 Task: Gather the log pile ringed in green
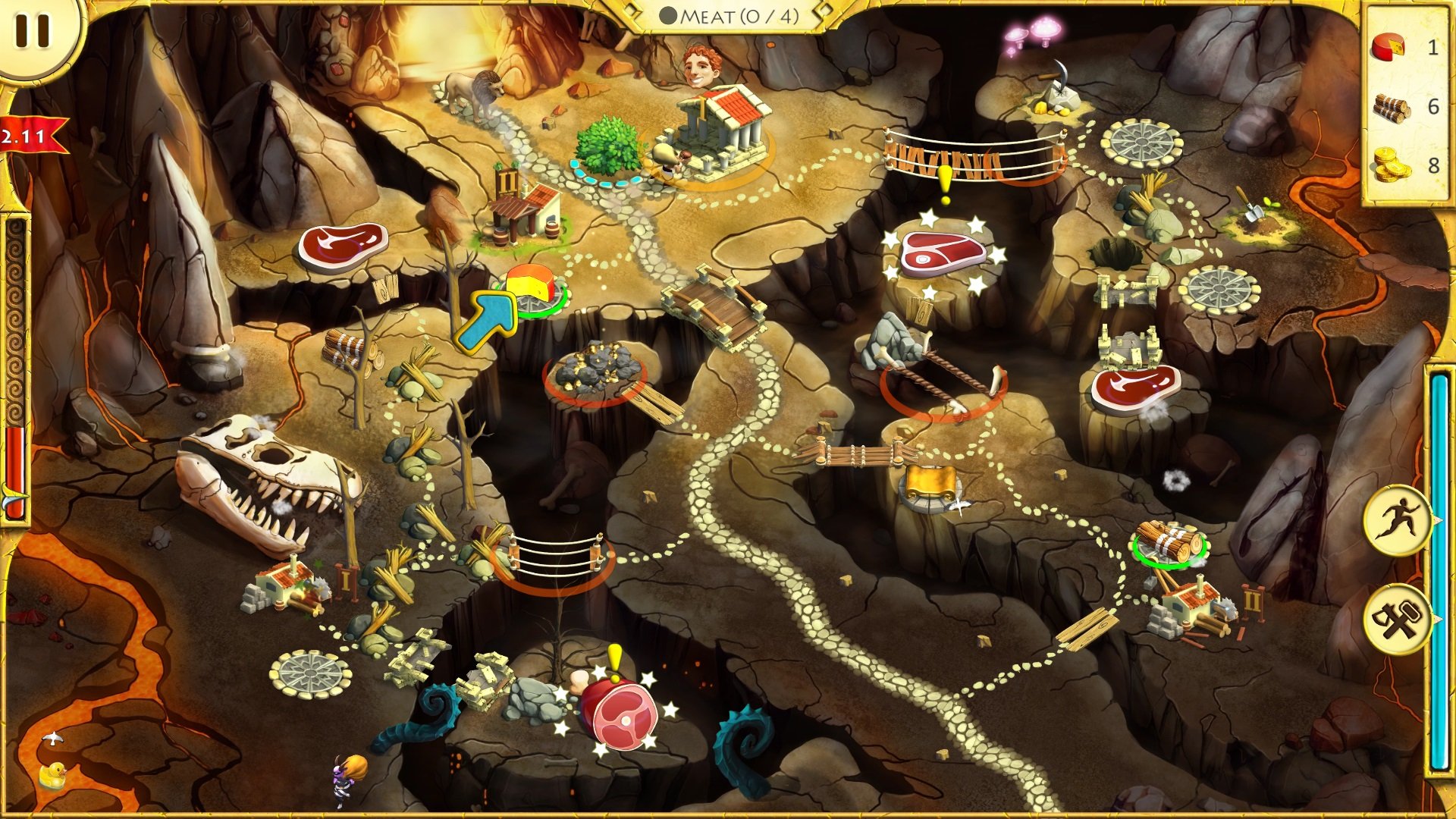click(x=1169, y=541)
